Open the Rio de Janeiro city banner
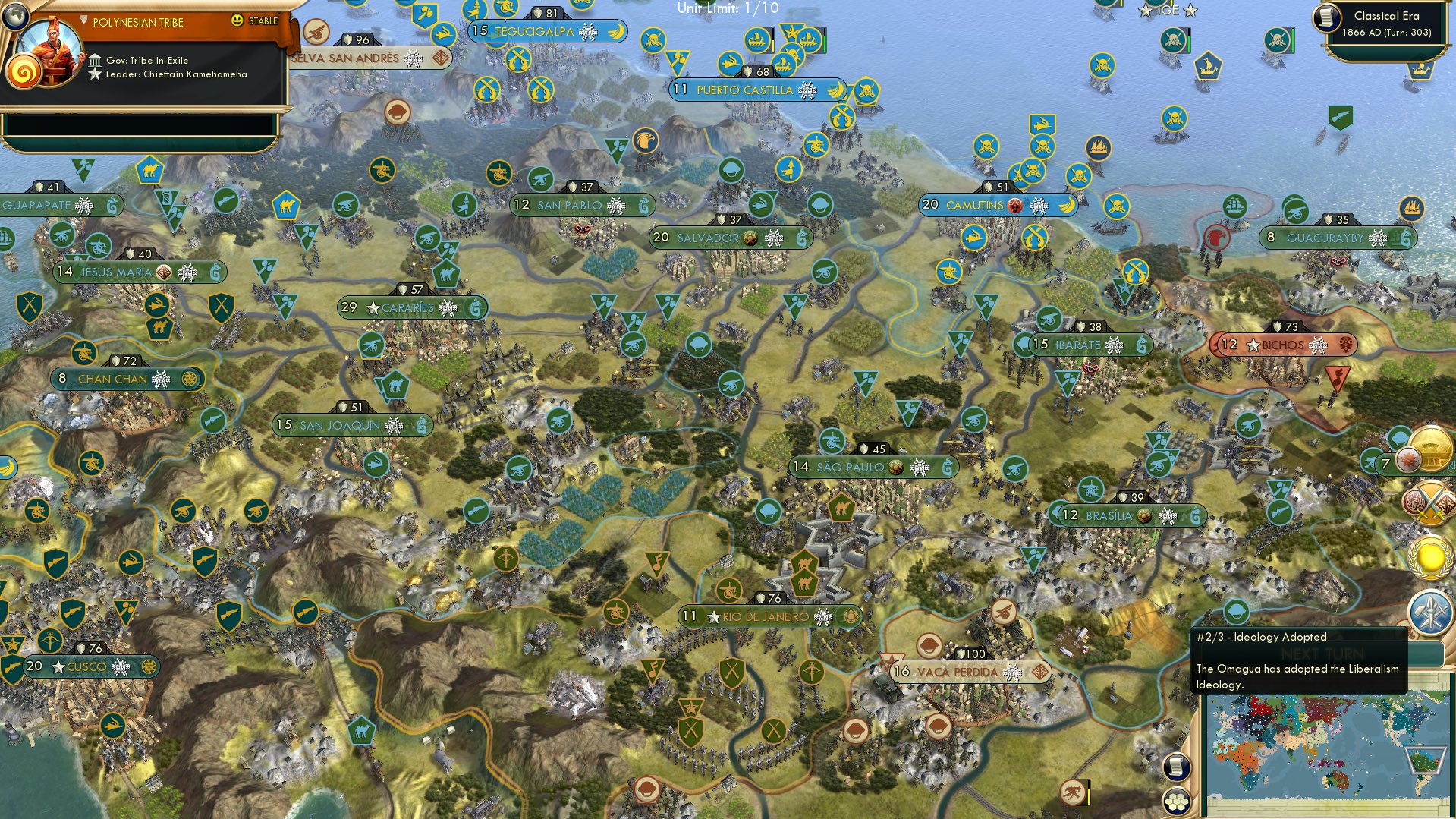Screen dimensions: 1456x819 click(x=769, y=616)
